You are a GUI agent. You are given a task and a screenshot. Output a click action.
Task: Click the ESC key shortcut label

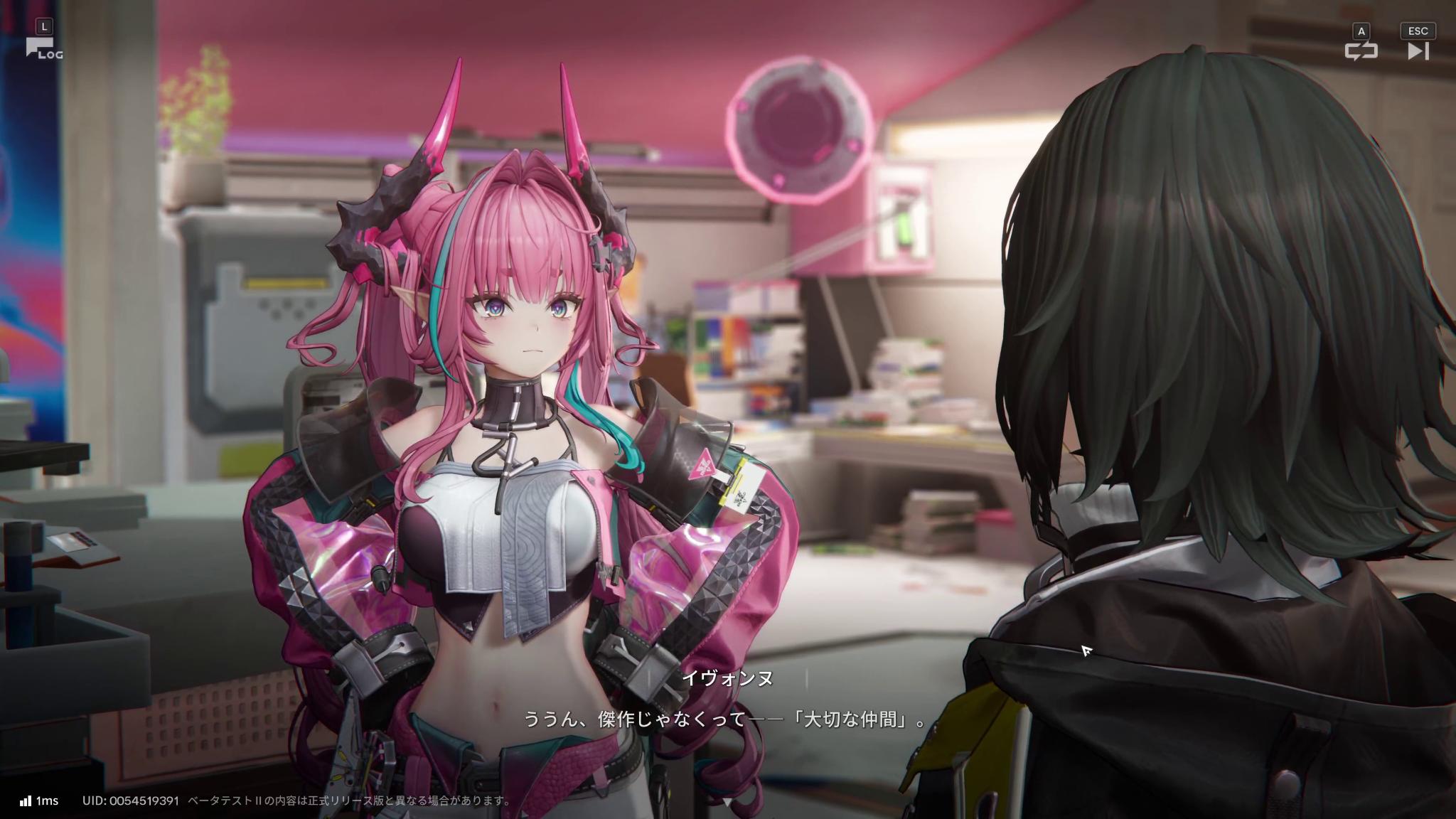[1418, 30]
